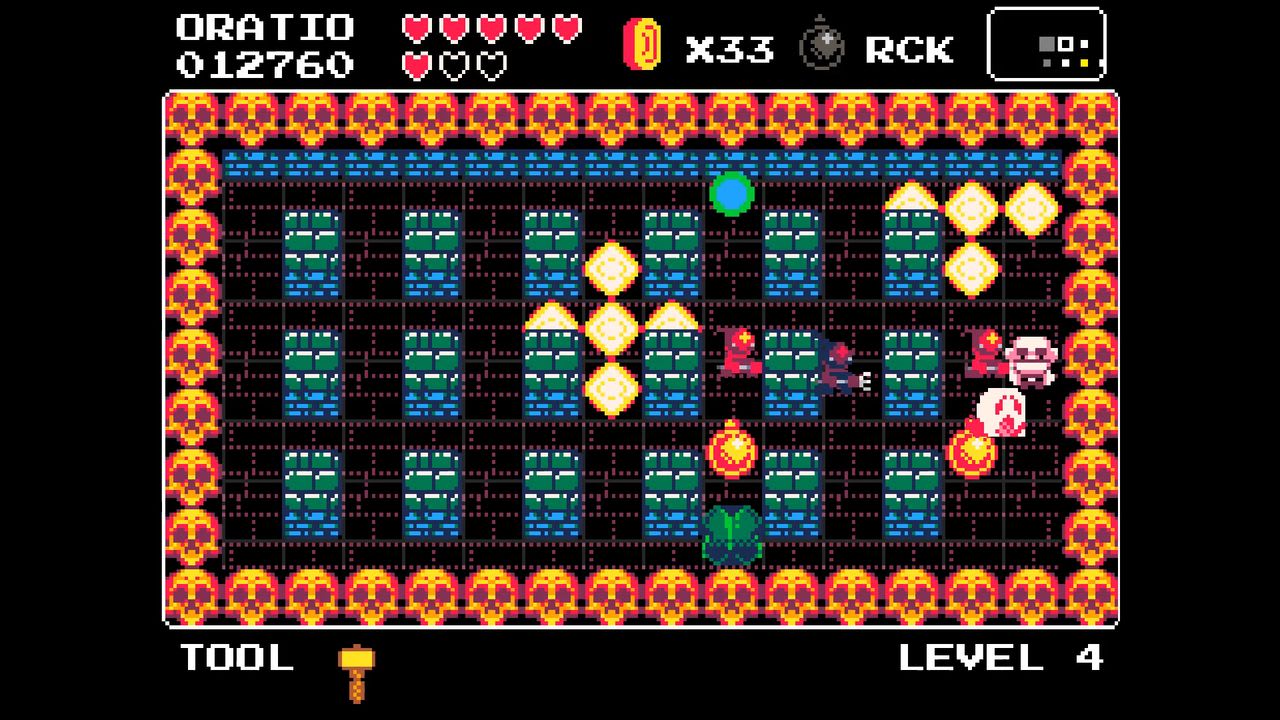The width and height of the screenshot is (1280, 720).
Task: Click the TOOL label at bottom left
Action: [x=235, y=658]
